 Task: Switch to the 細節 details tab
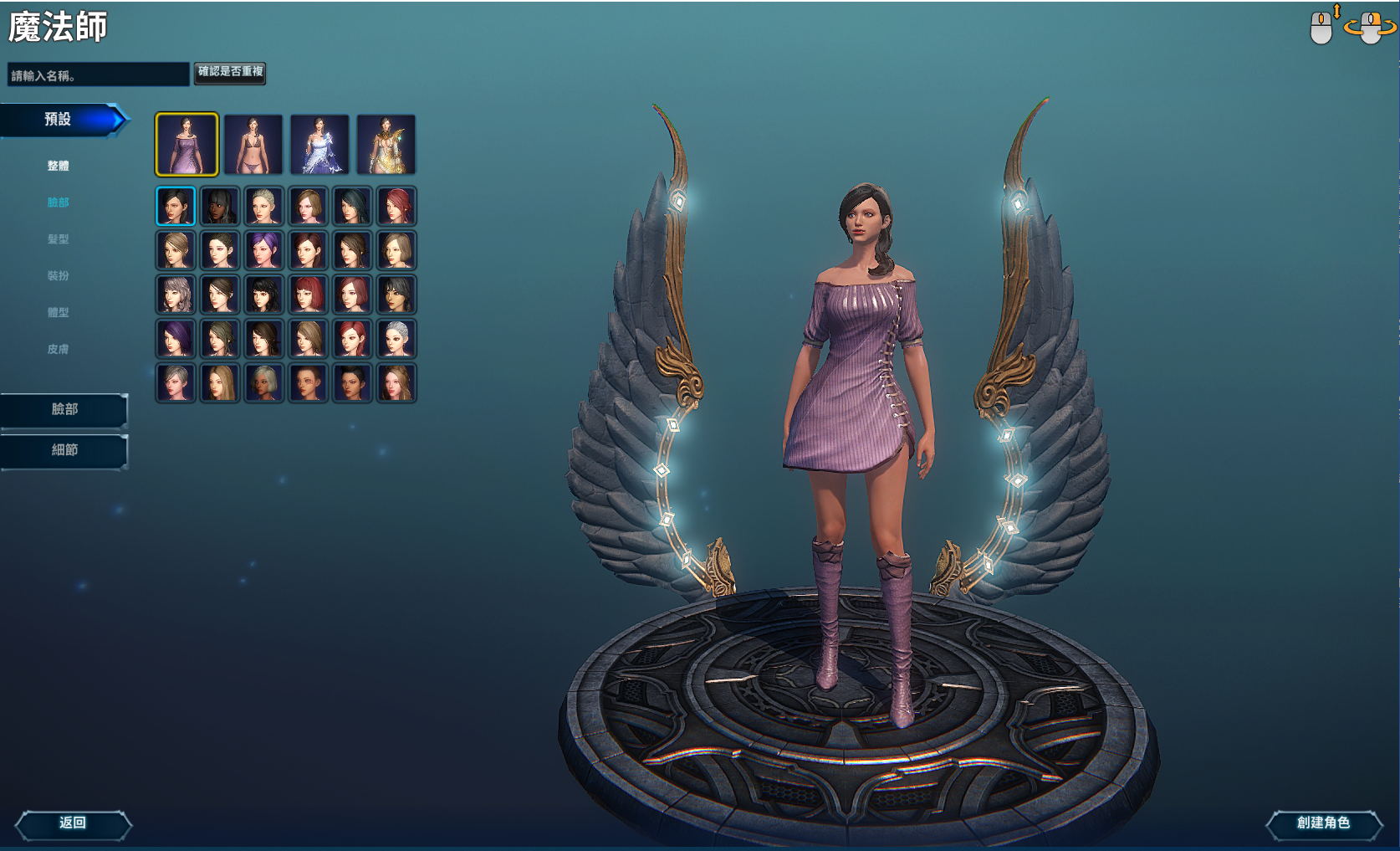coord(64,450)
